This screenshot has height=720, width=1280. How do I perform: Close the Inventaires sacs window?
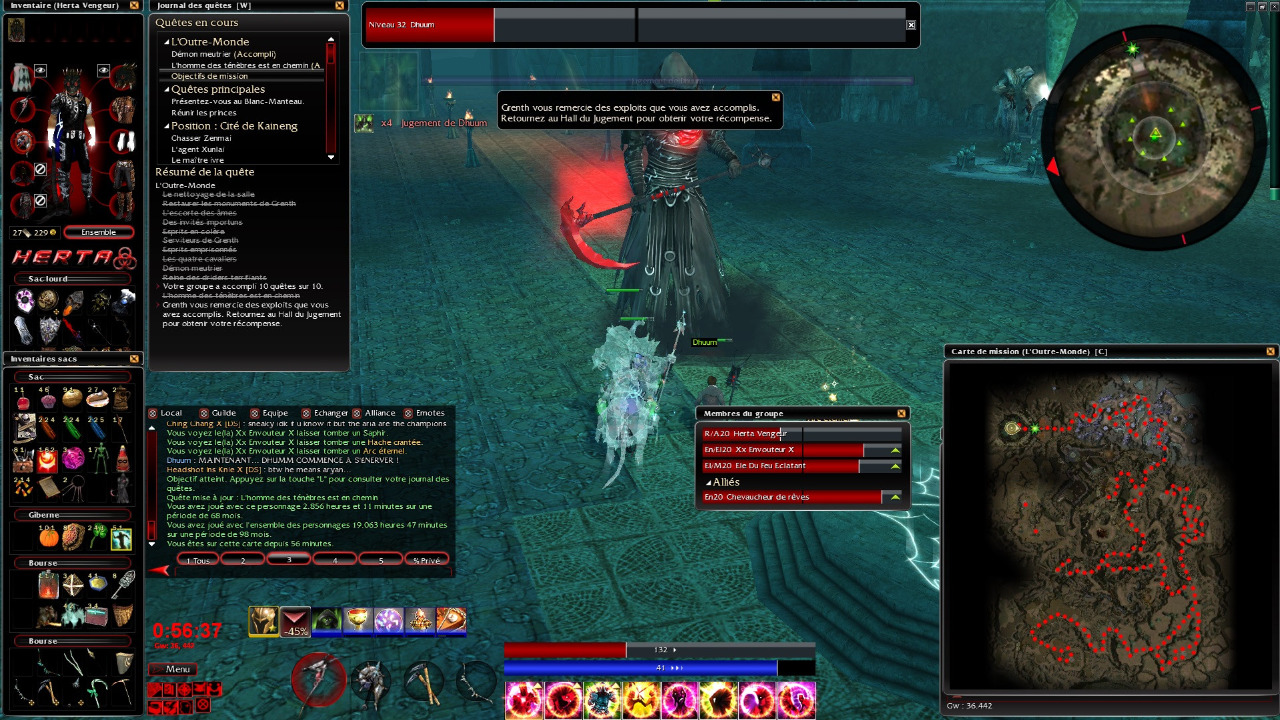pos(135,358)
